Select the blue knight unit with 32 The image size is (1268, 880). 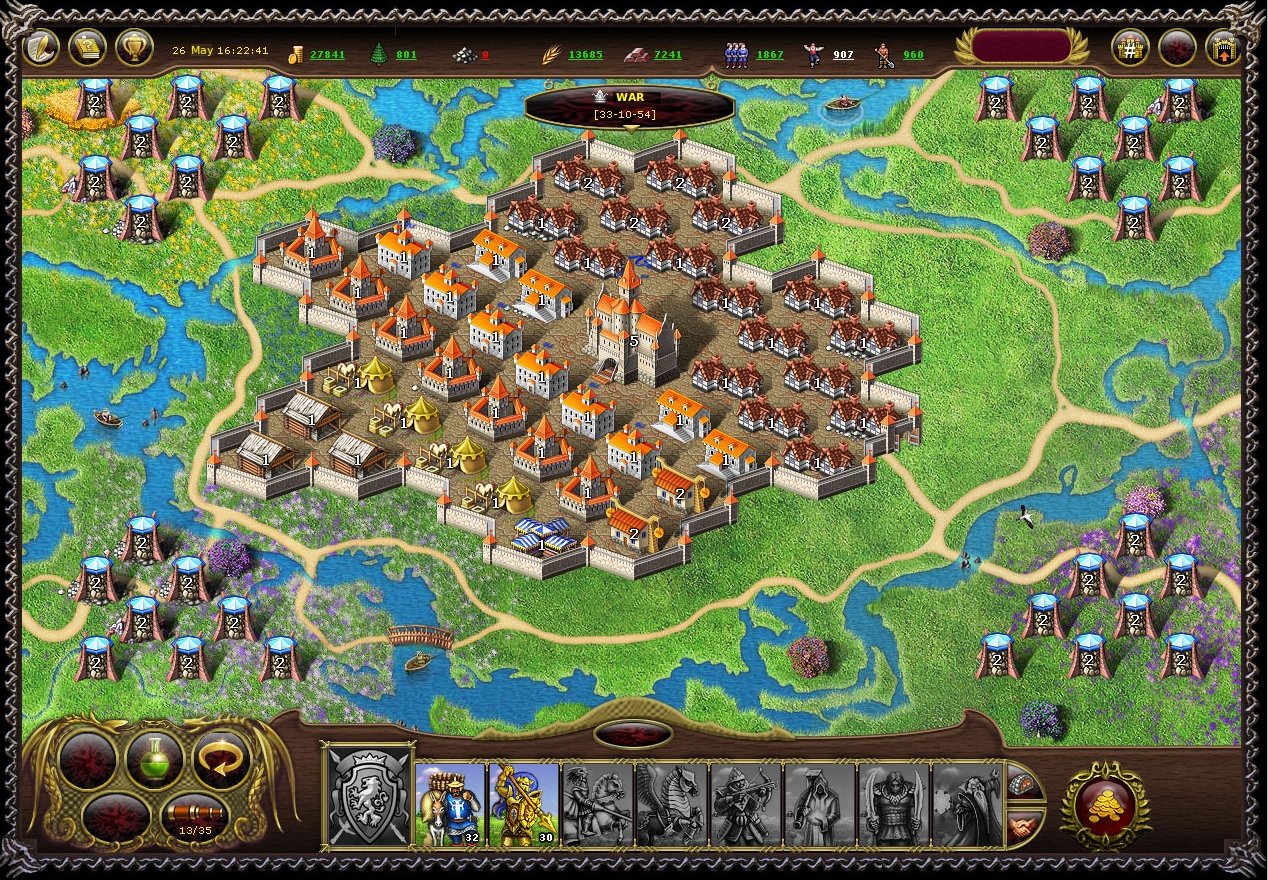tap(450, 805)
